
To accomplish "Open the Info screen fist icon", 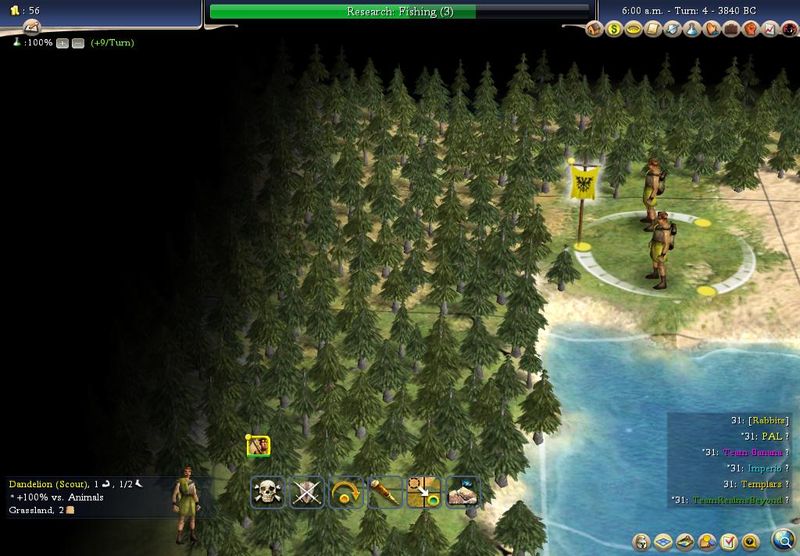I will pyautogui.click(x=750, y=29).
